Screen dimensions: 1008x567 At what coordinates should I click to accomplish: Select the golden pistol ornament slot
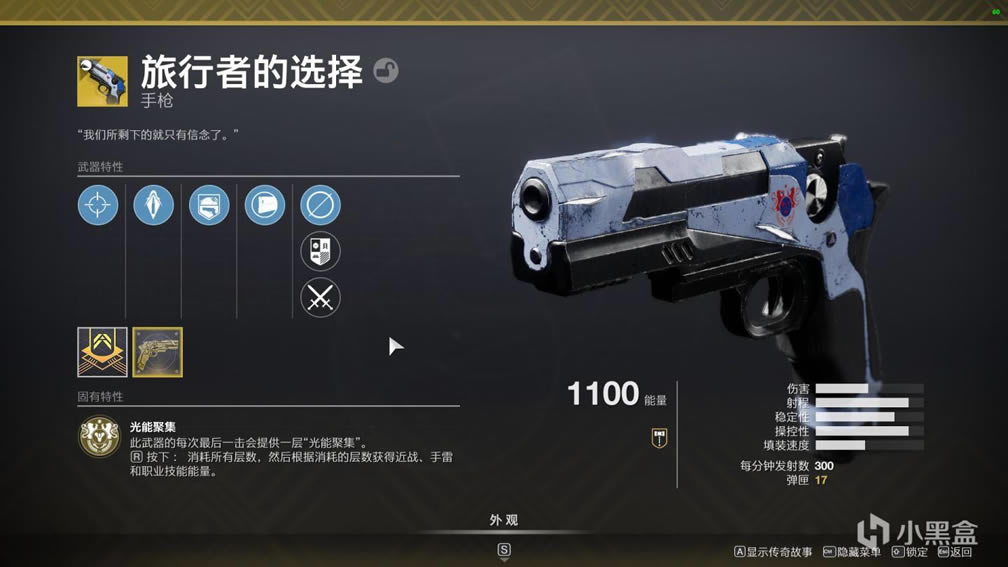pos(158,352)
